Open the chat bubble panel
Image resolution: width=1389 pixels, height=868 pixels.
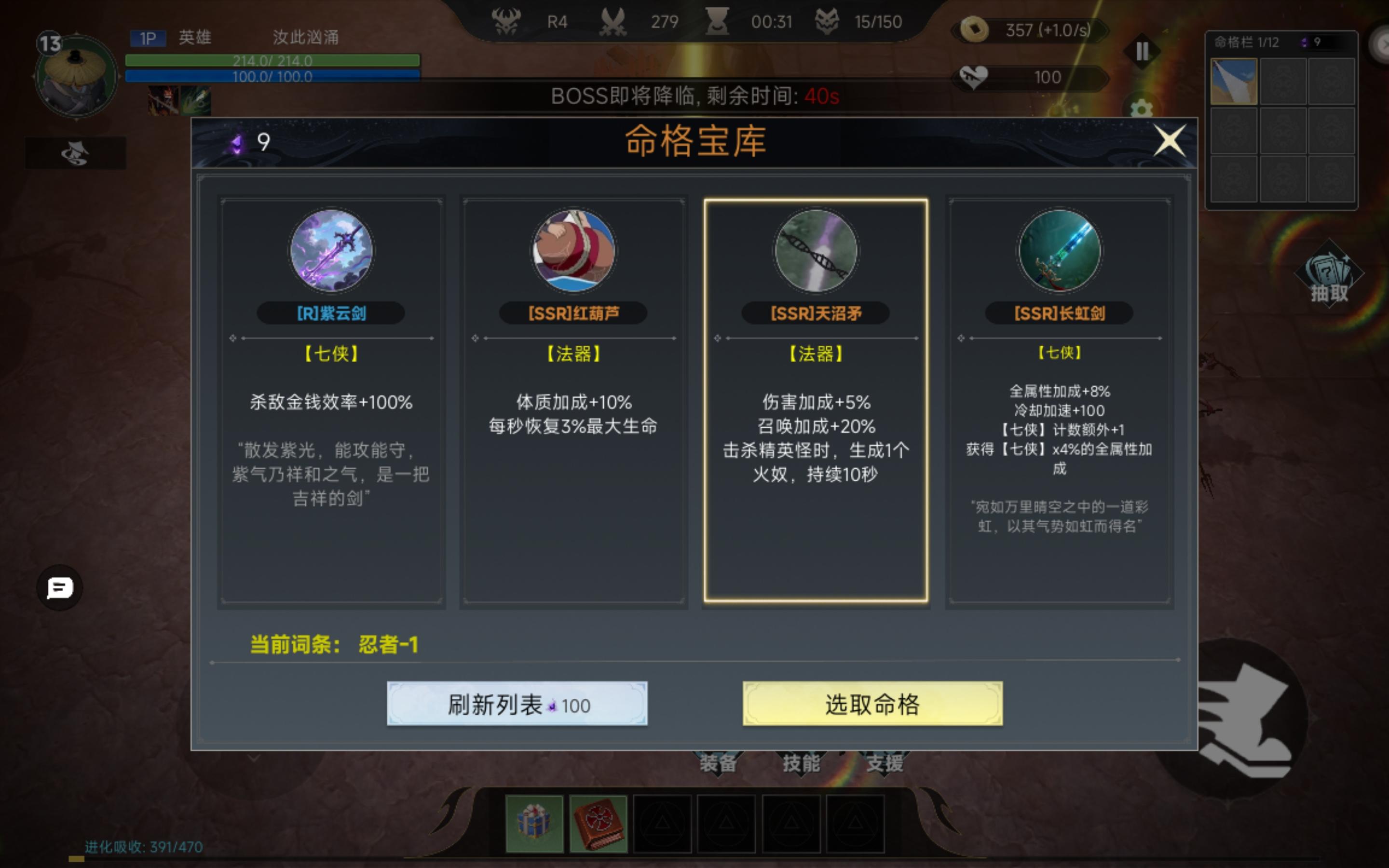[x=60, y=587]
